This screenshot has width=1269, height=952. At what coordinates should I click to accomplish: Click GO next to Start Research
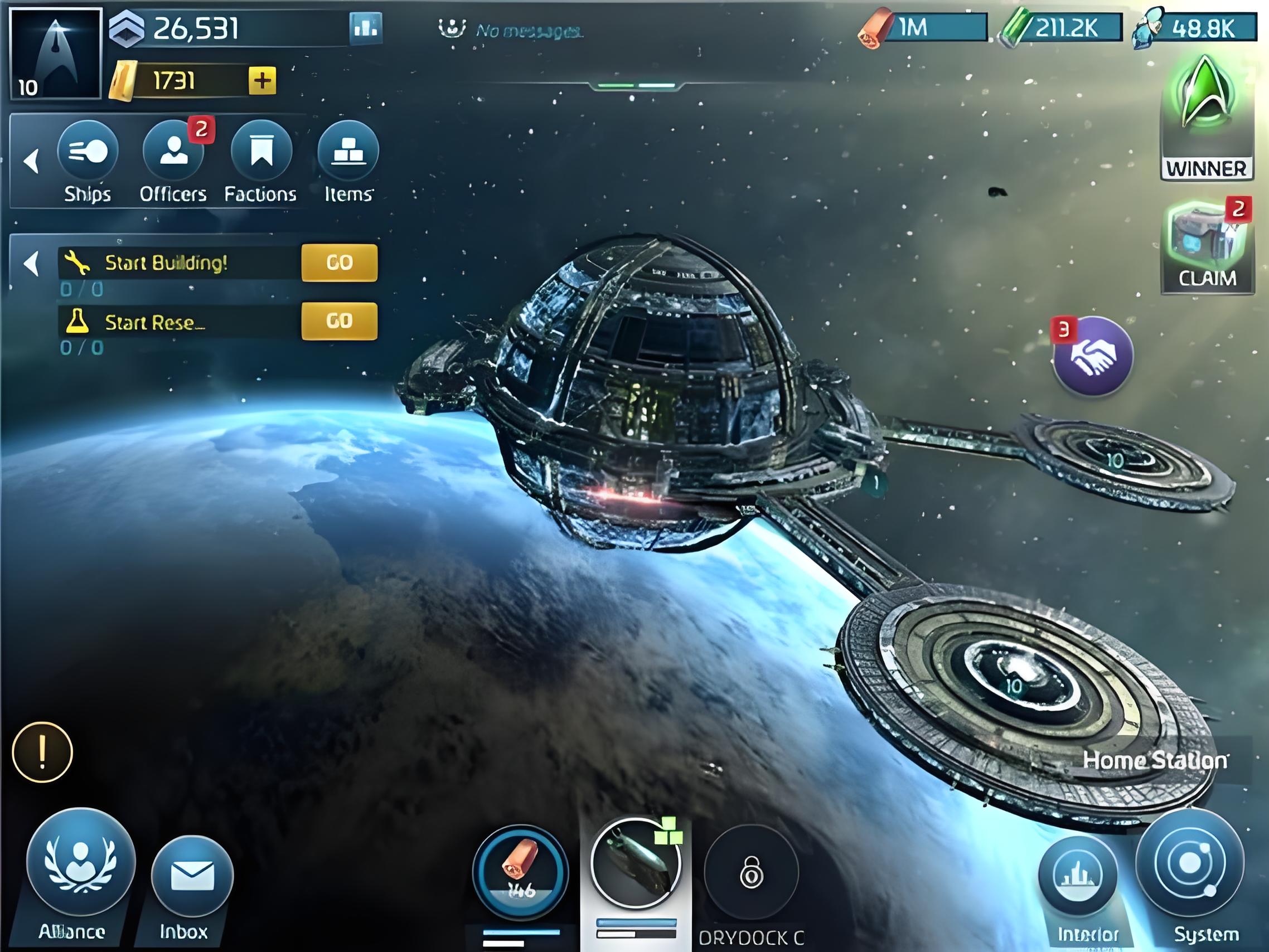point(339,320)
